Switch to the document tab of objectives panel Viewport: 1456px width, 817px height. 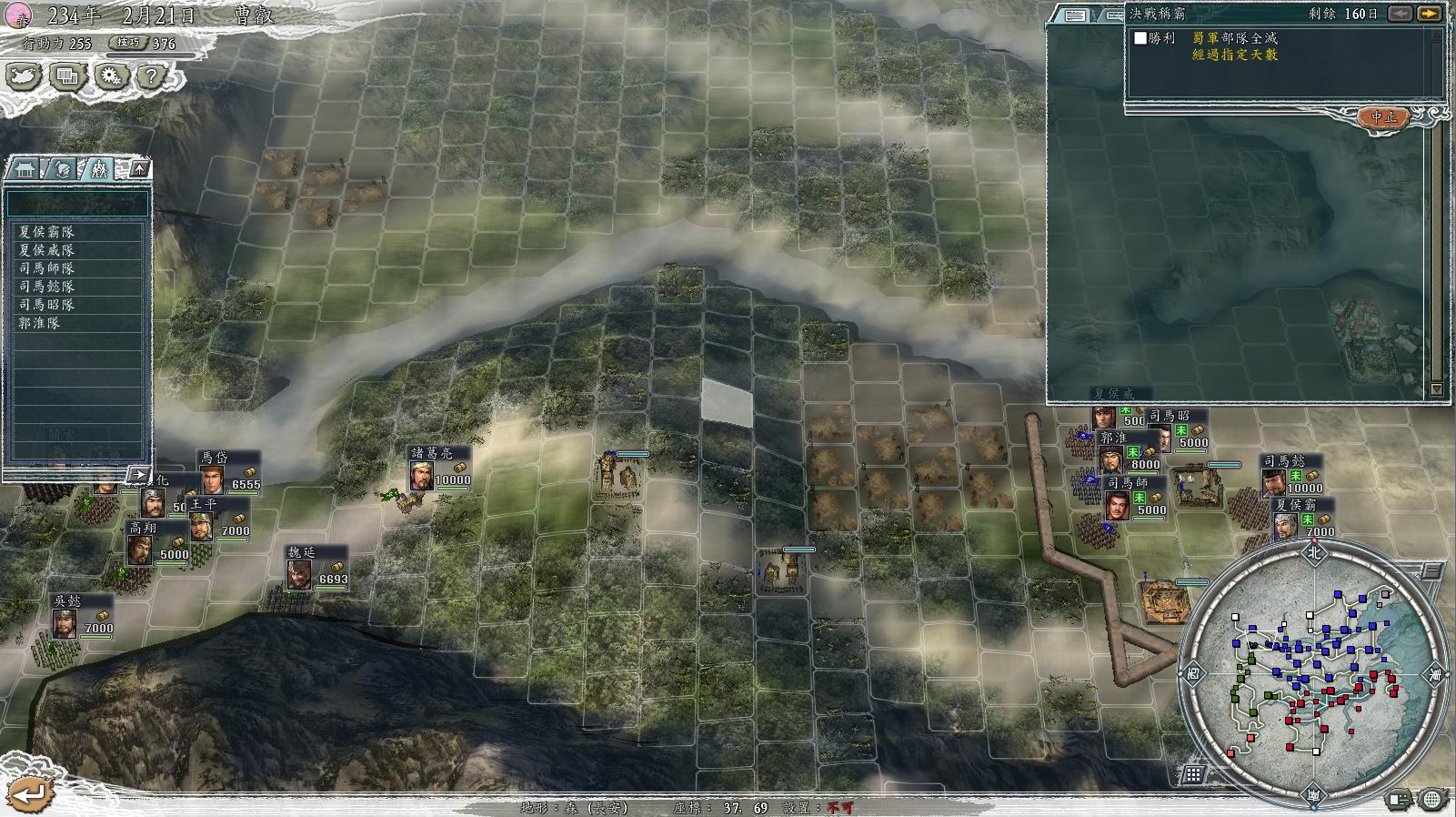click(1075, 15)
